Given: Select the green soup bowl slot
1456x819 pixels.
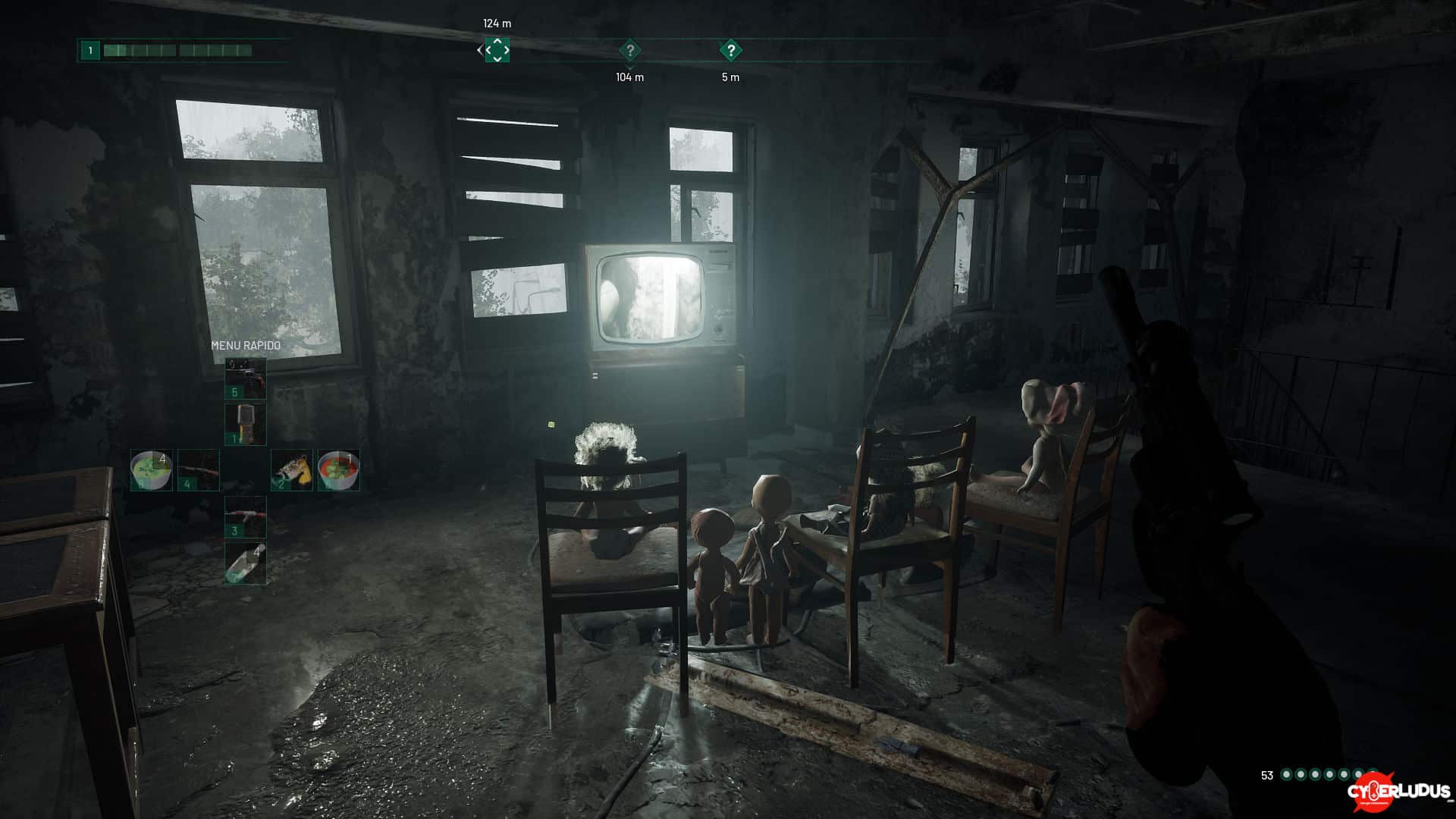Looking at the screenshot, I should (x=152, y=470).
